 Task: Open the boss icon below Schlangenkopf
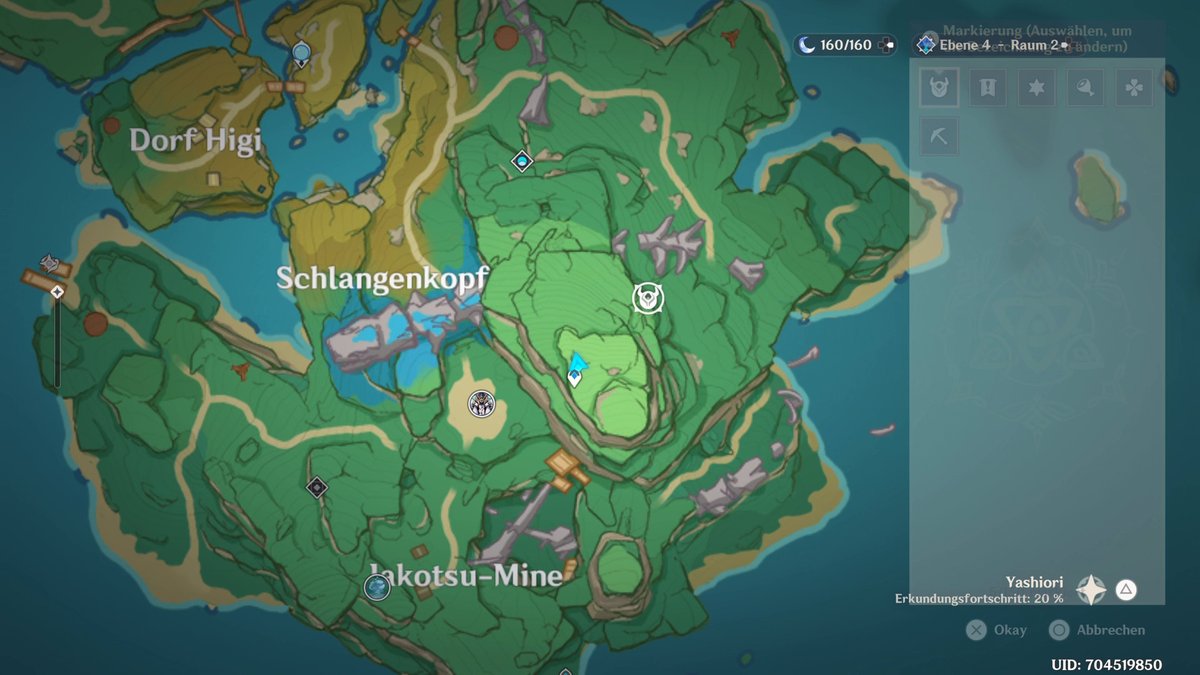click(482, 403)
